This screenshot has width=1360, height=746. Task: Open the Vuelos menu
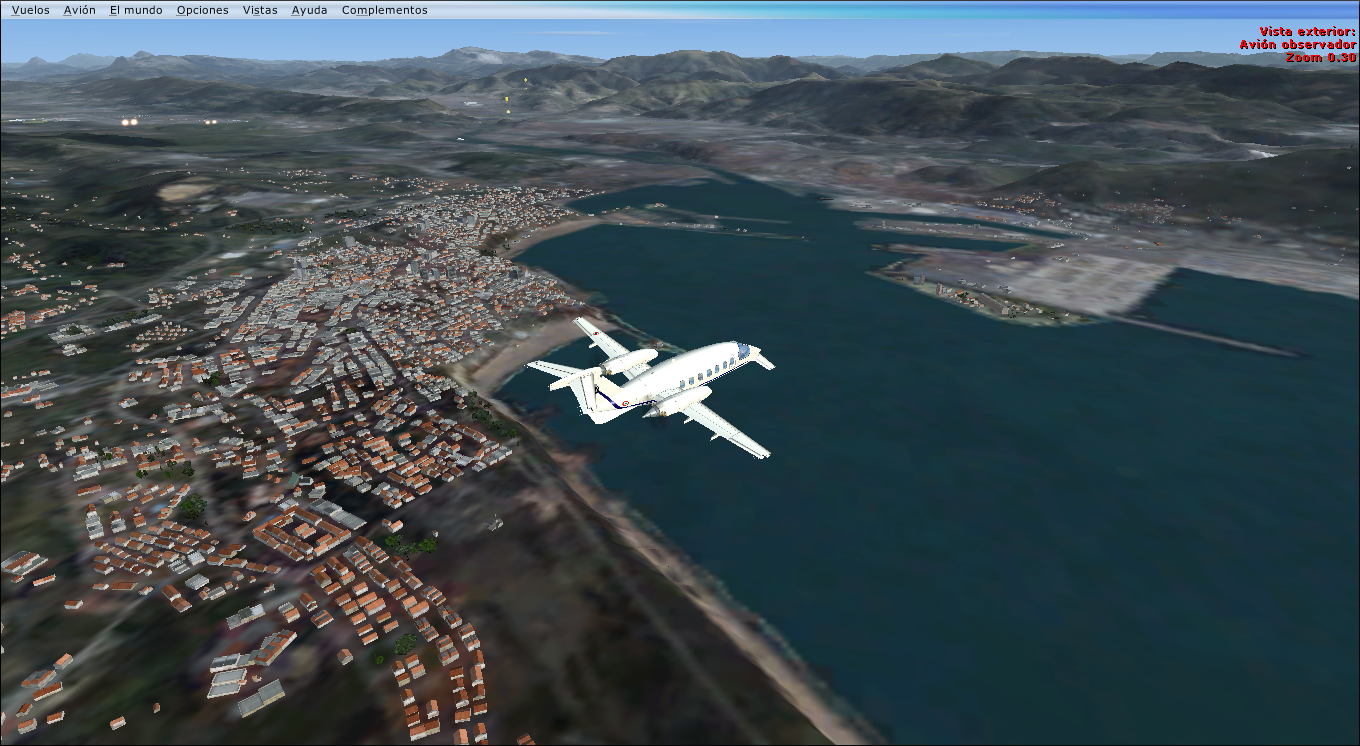[x=30, y=10]
